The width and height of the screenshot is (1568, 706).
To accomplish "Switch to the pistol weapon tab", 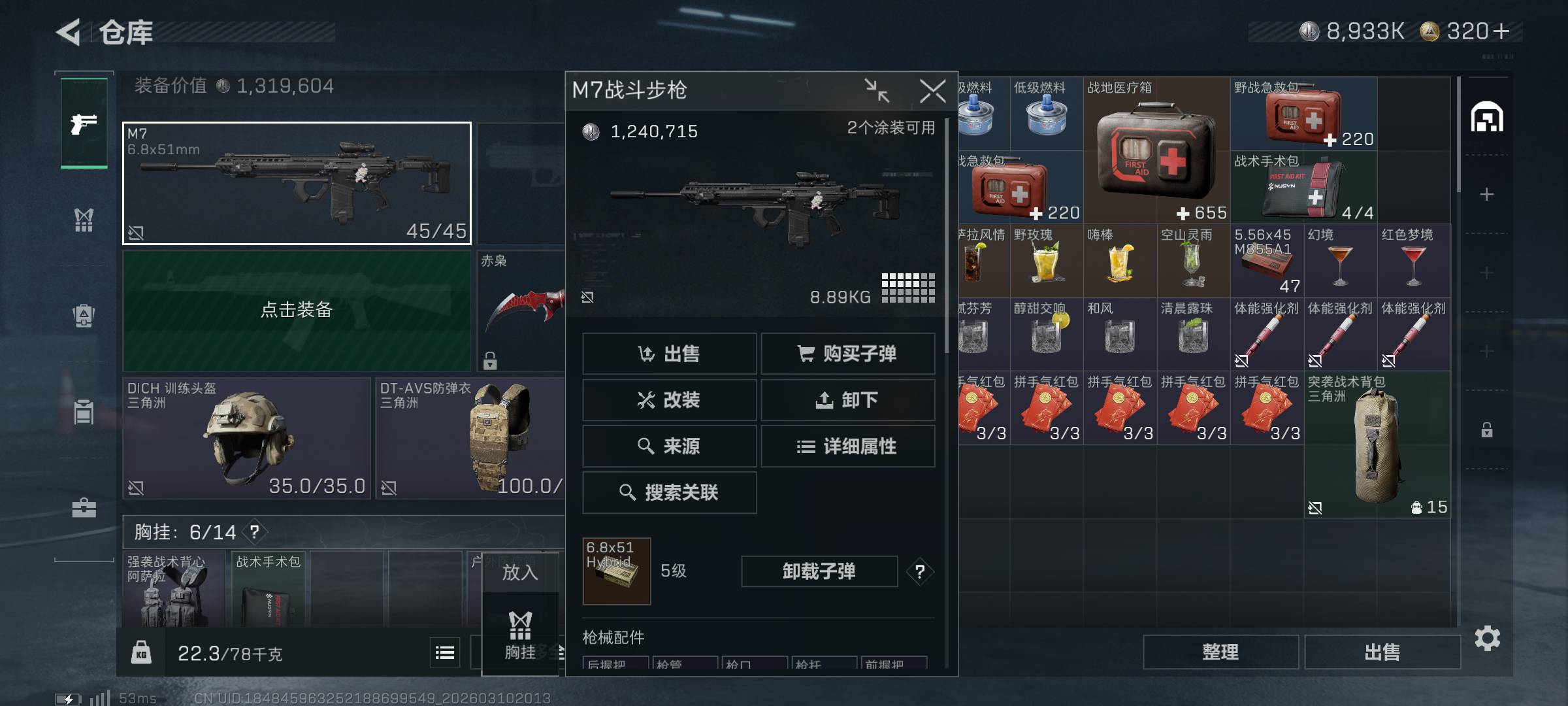I will (x=84, y=123).
